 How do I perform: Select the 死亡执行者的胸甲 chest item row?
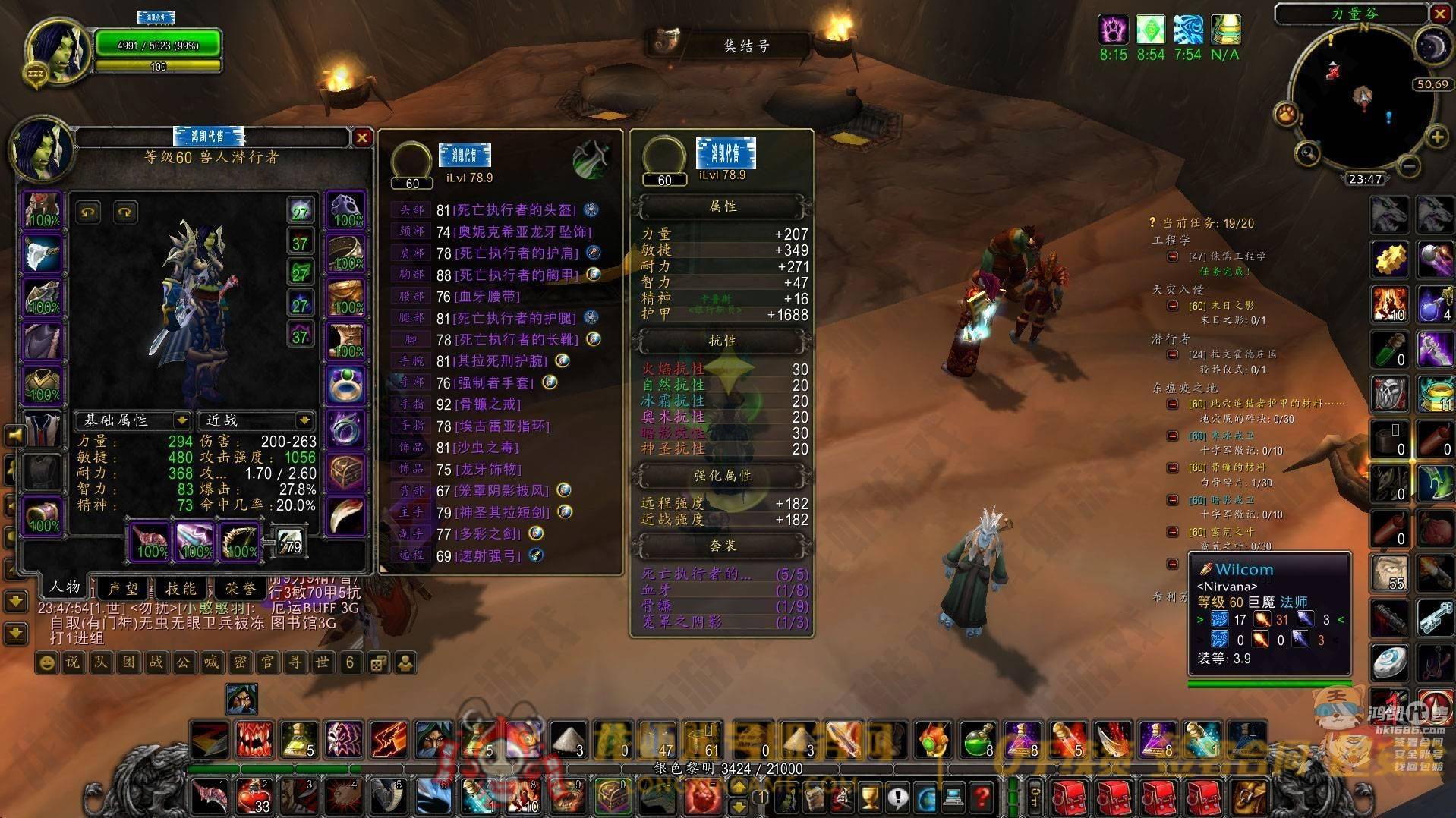pos(516,275)
